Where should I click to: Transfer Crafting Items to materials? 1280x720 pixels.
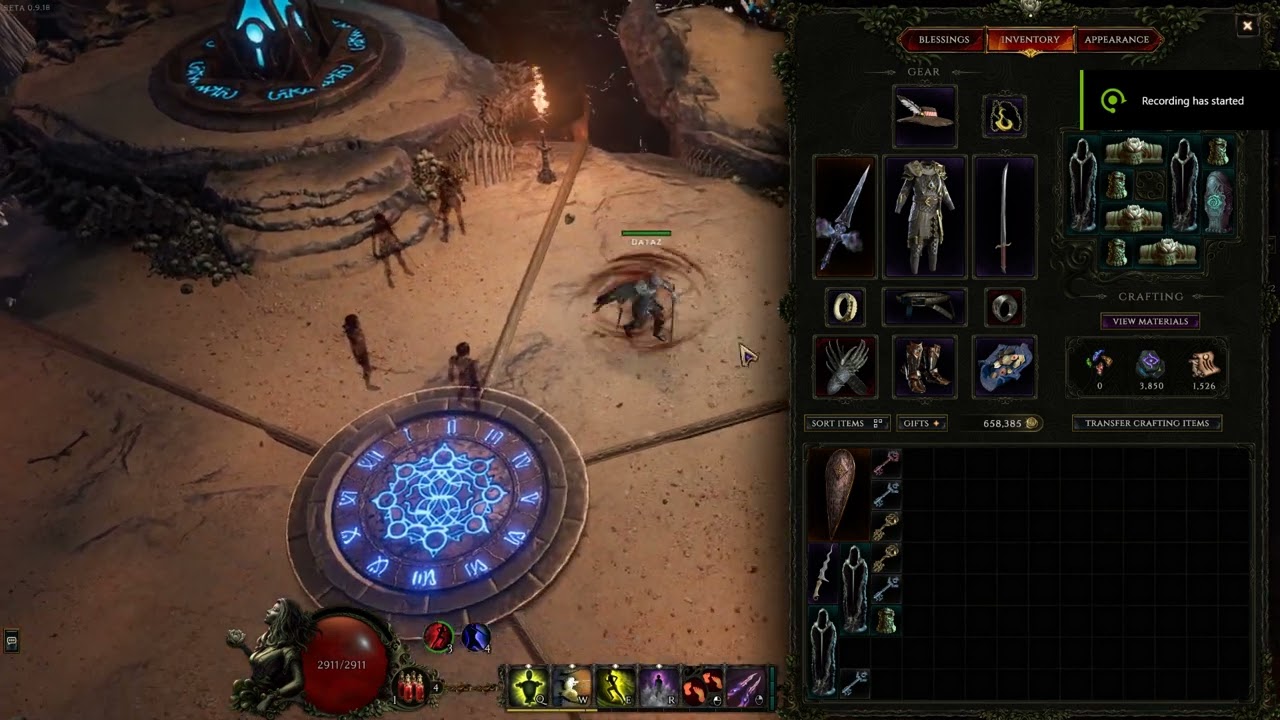click(x=1147, y=423)
